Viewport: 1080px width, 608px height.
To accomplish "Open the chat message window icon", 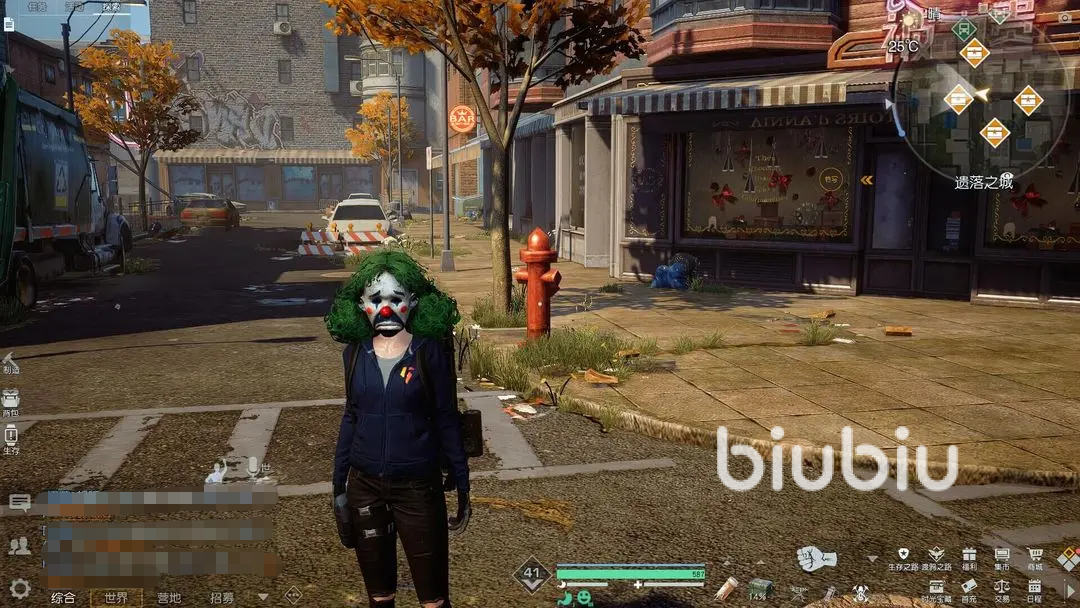I will (x=19, y=502).
